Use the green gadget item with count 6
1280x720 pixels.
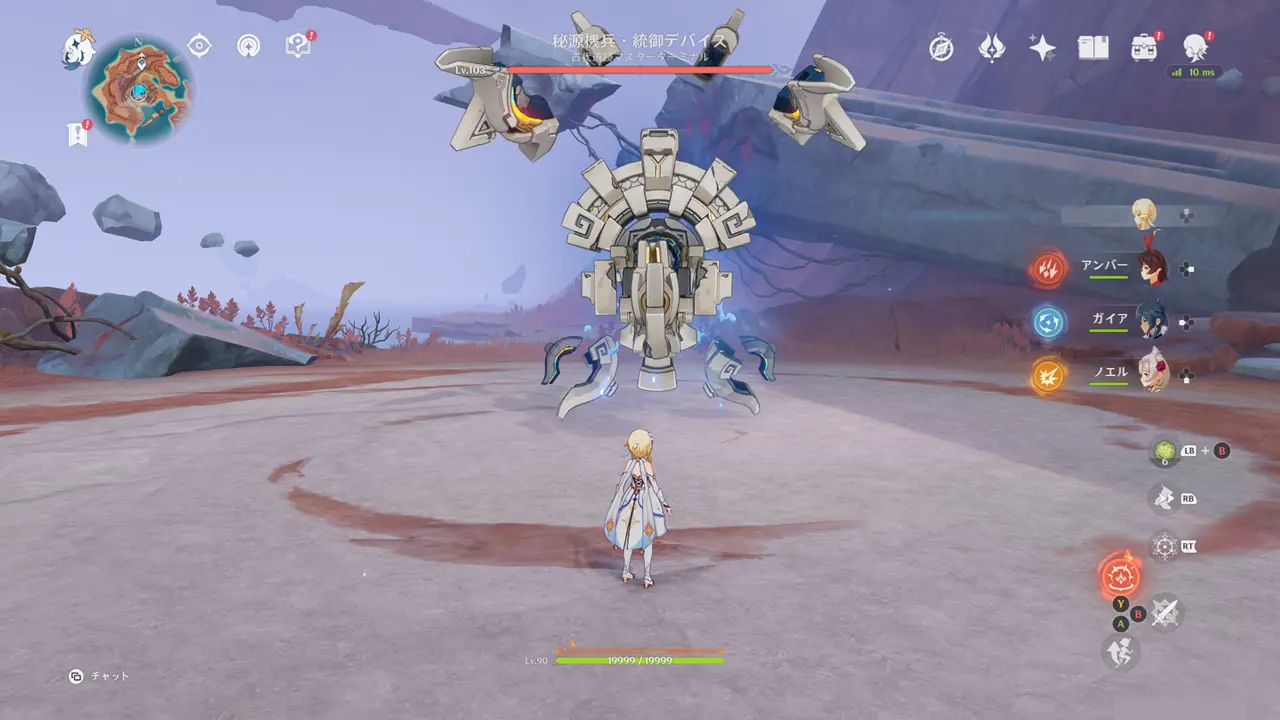click(1163, 452)
